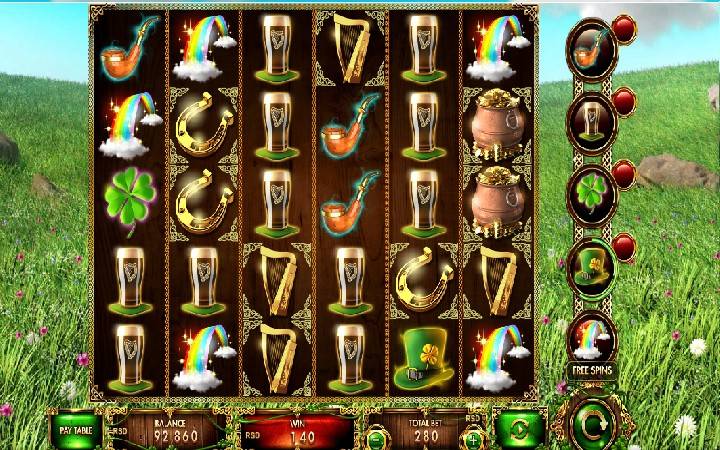The width and height of the screenshot is (720, 450).
Task: Open the Pay Table
Action: click(x=78, y=428)
